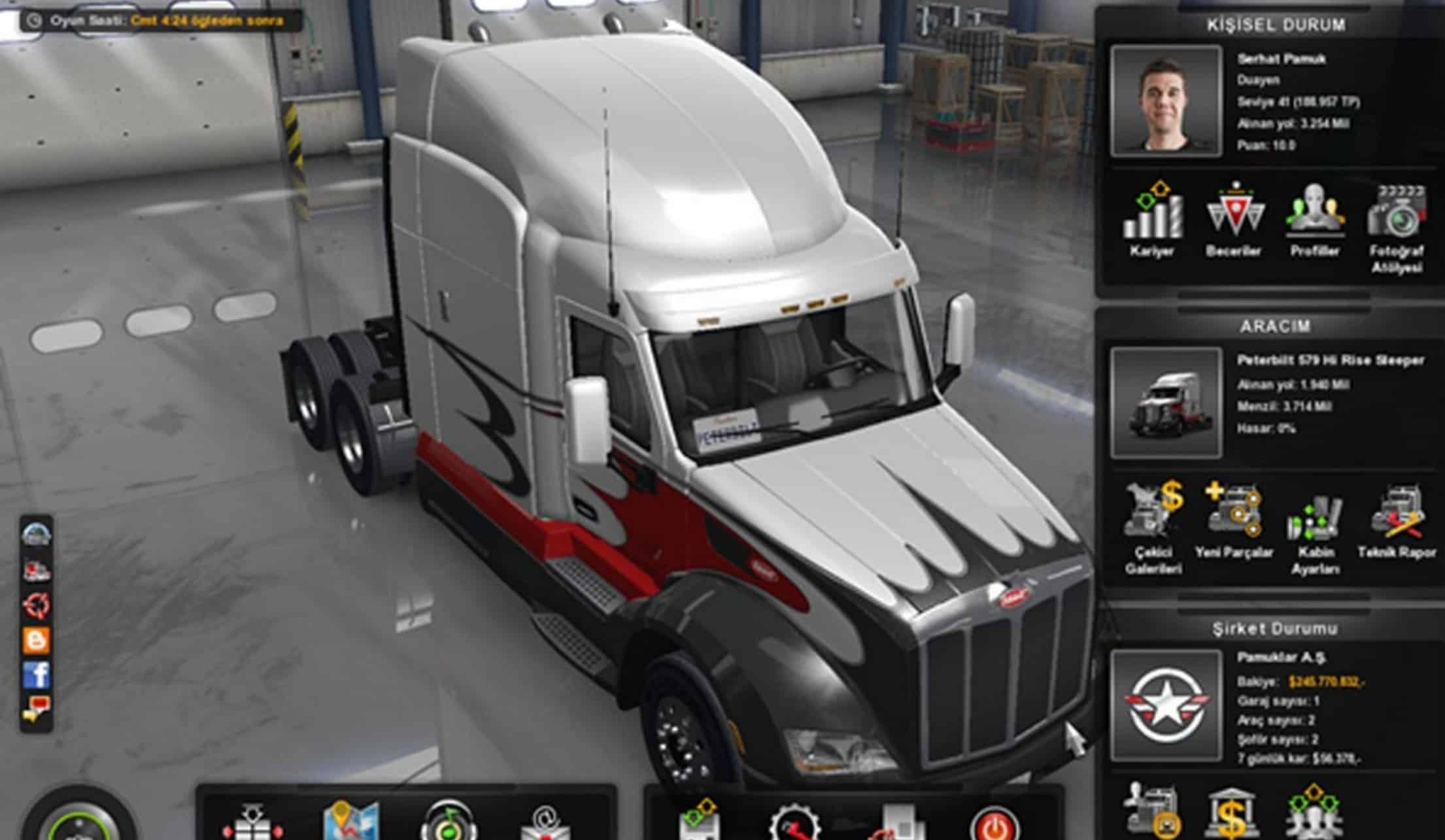1445x840 pixels.
Task: Open the Facebook link icon
Action: tap(37, 674)
